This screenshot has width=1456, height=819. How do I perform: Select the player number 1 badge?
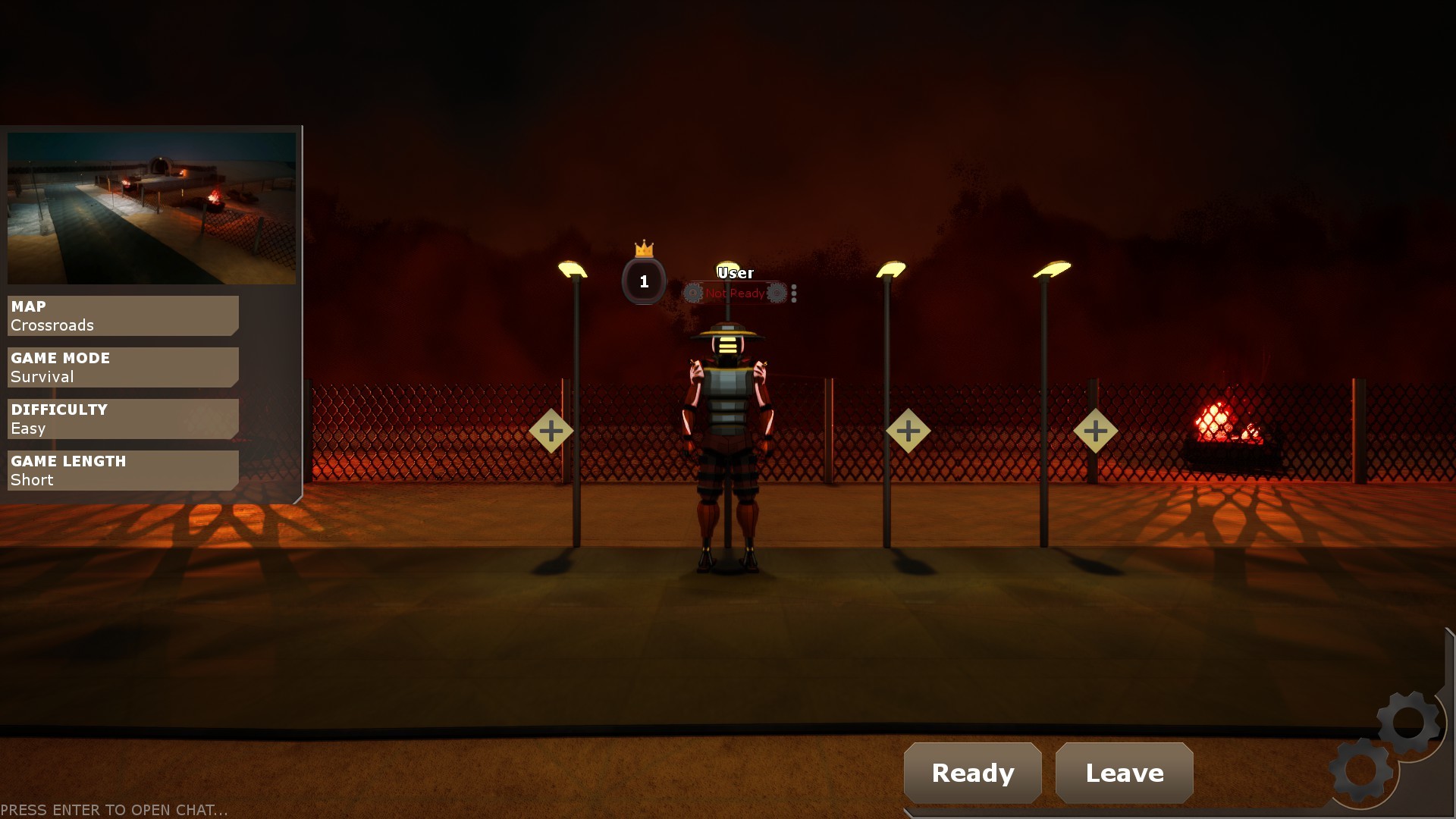click(644, 281)
